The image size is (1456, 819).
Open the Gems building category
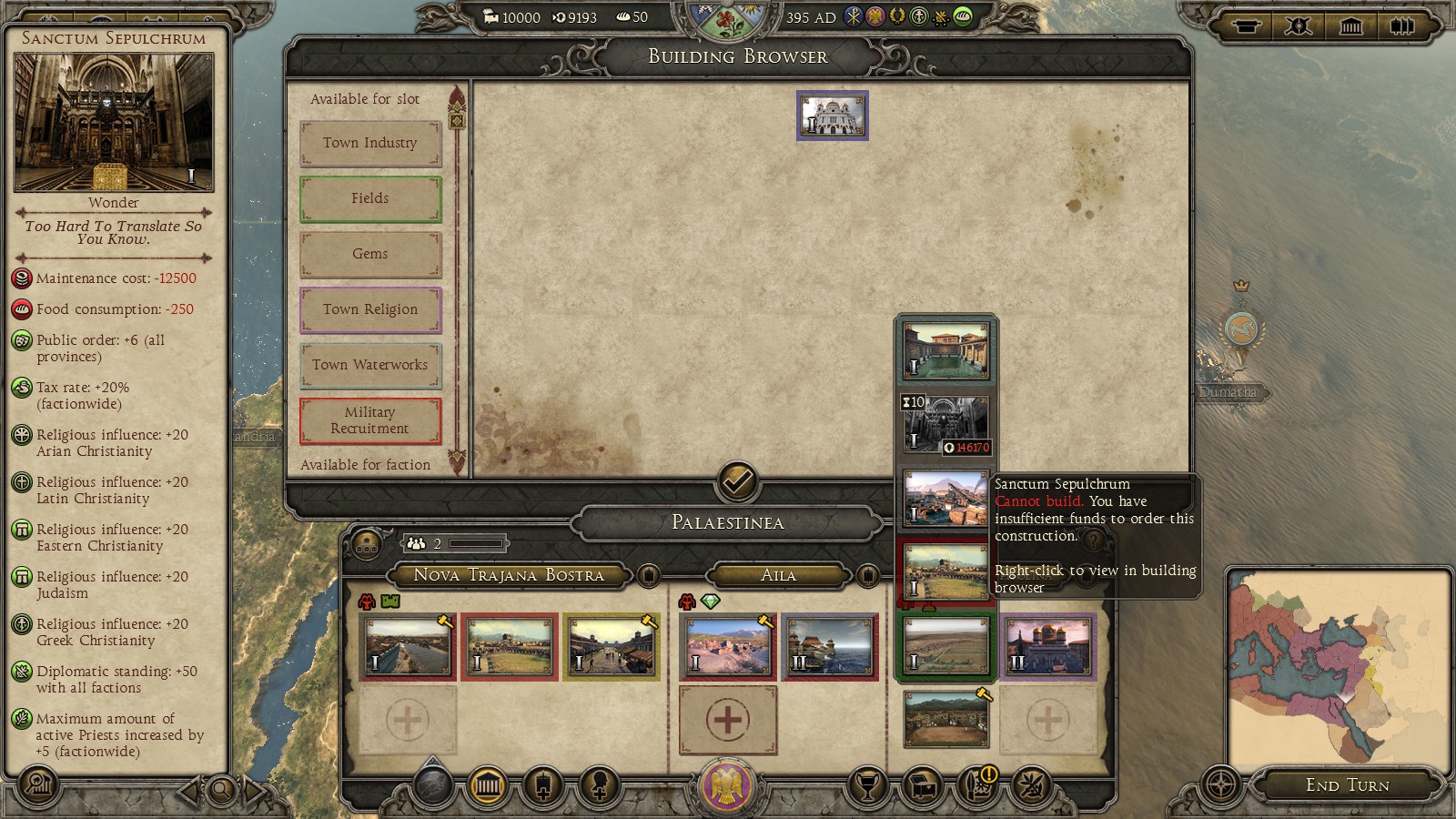click(x=370, y=254)
